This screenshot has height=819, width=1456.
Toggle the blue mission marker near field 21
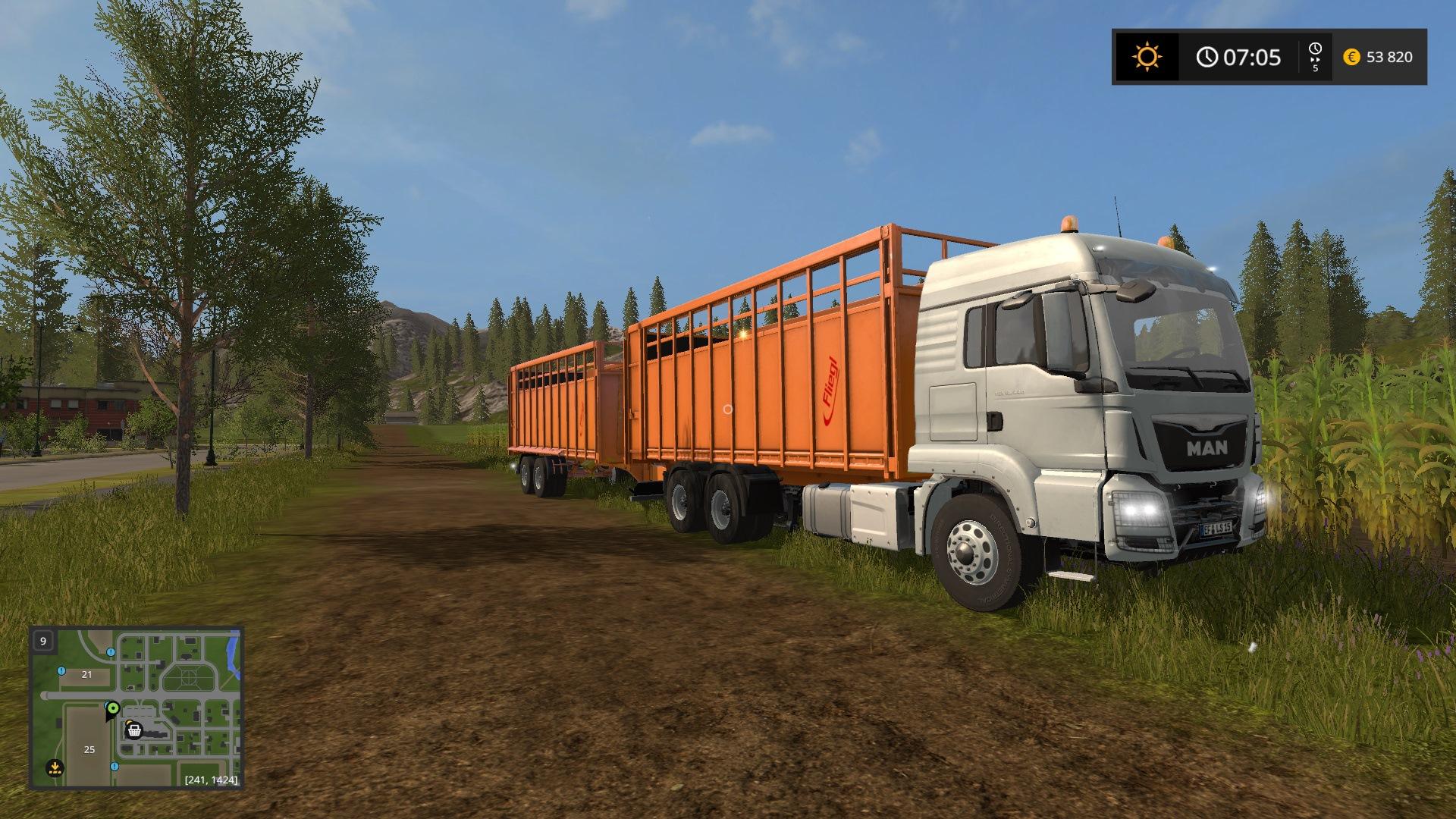[61, 672]
